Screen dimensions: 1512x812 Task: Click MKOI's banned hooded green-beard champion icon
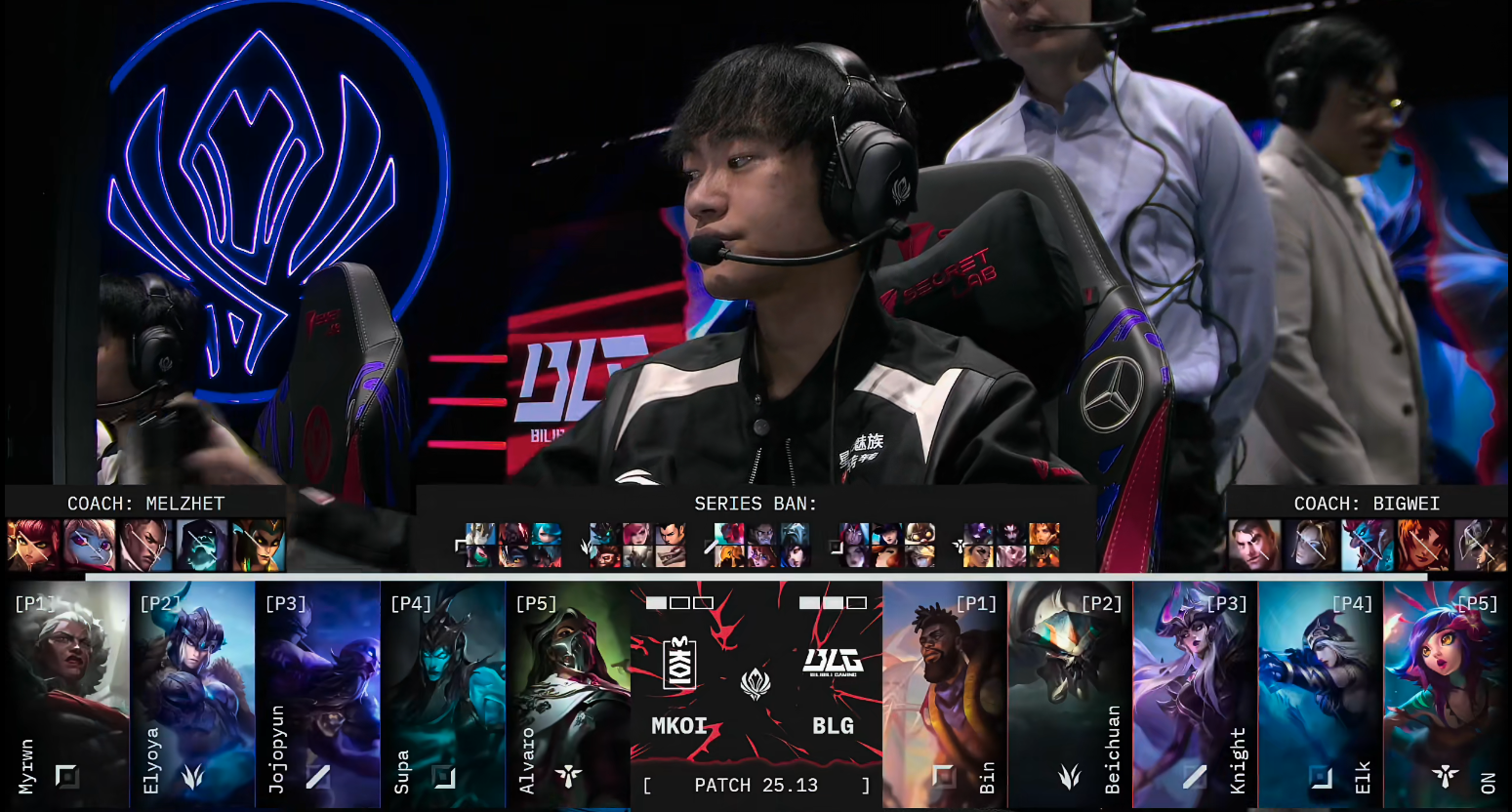(202, 545)
